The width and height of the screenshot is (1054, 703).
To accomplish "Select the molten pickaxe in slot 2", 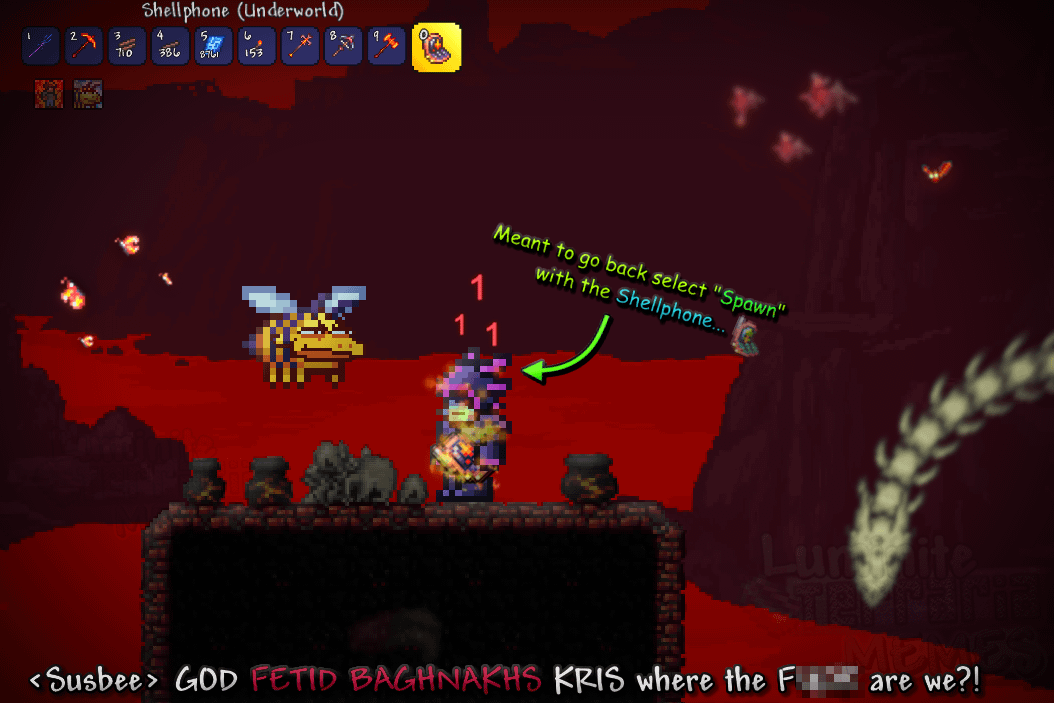I will pyautogui.click(x=83, y=46).
